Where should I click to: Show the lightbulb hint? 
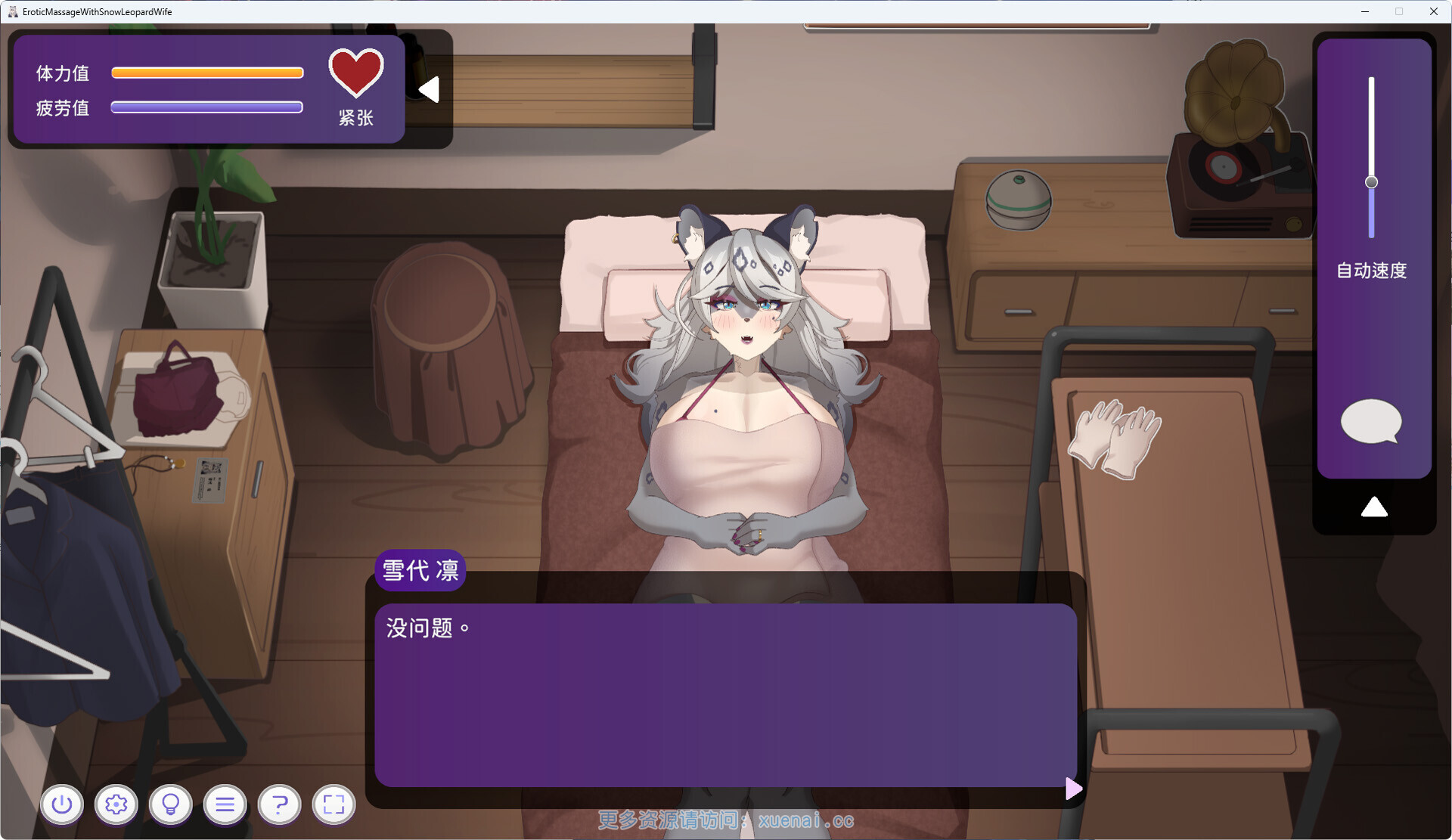(171, 804)
